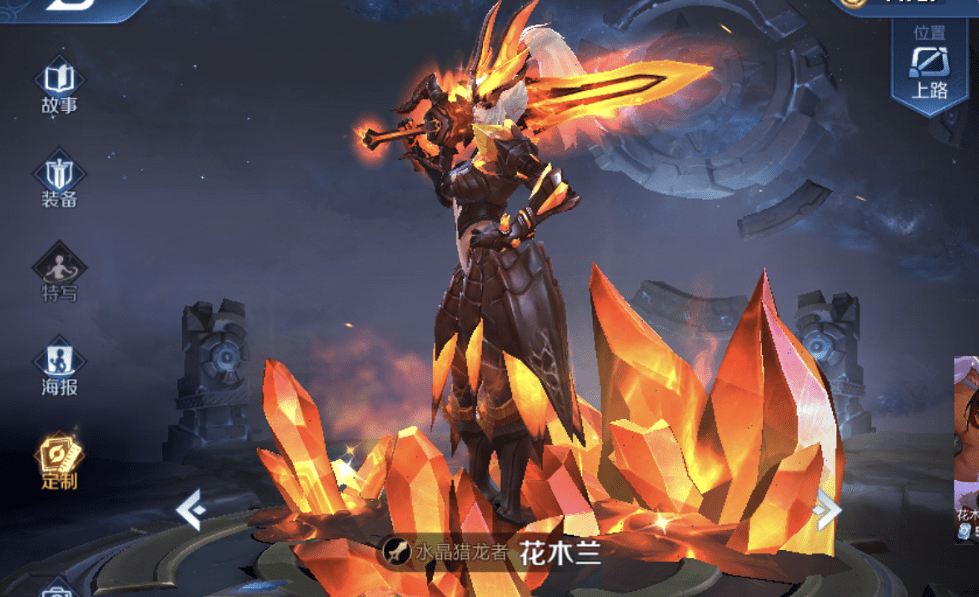Open the 装备 equipment page

pyautogui.click(x=59, y=180)
